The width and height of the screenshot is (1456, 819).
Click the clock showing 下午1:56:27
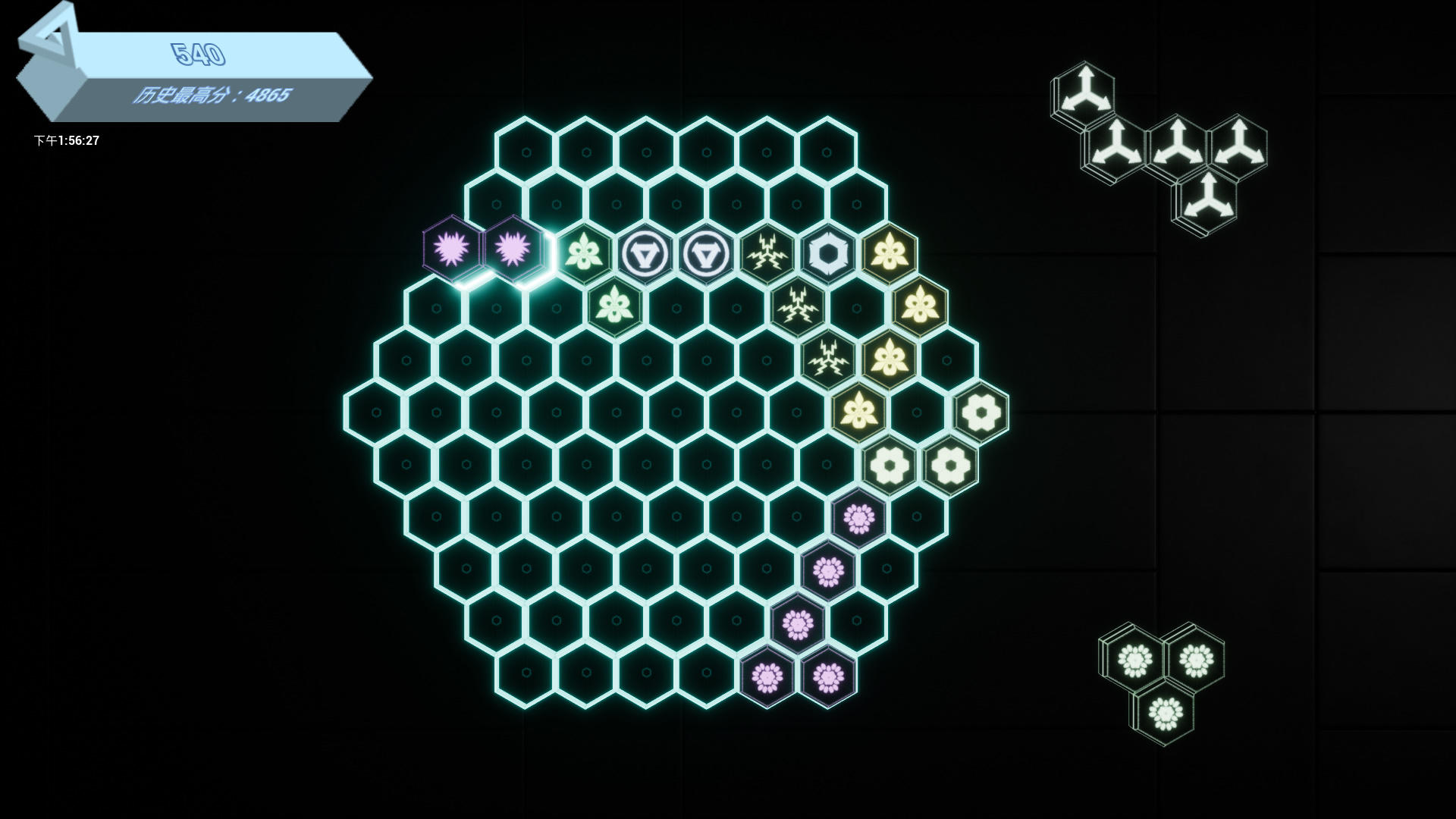tap(67, 140)
